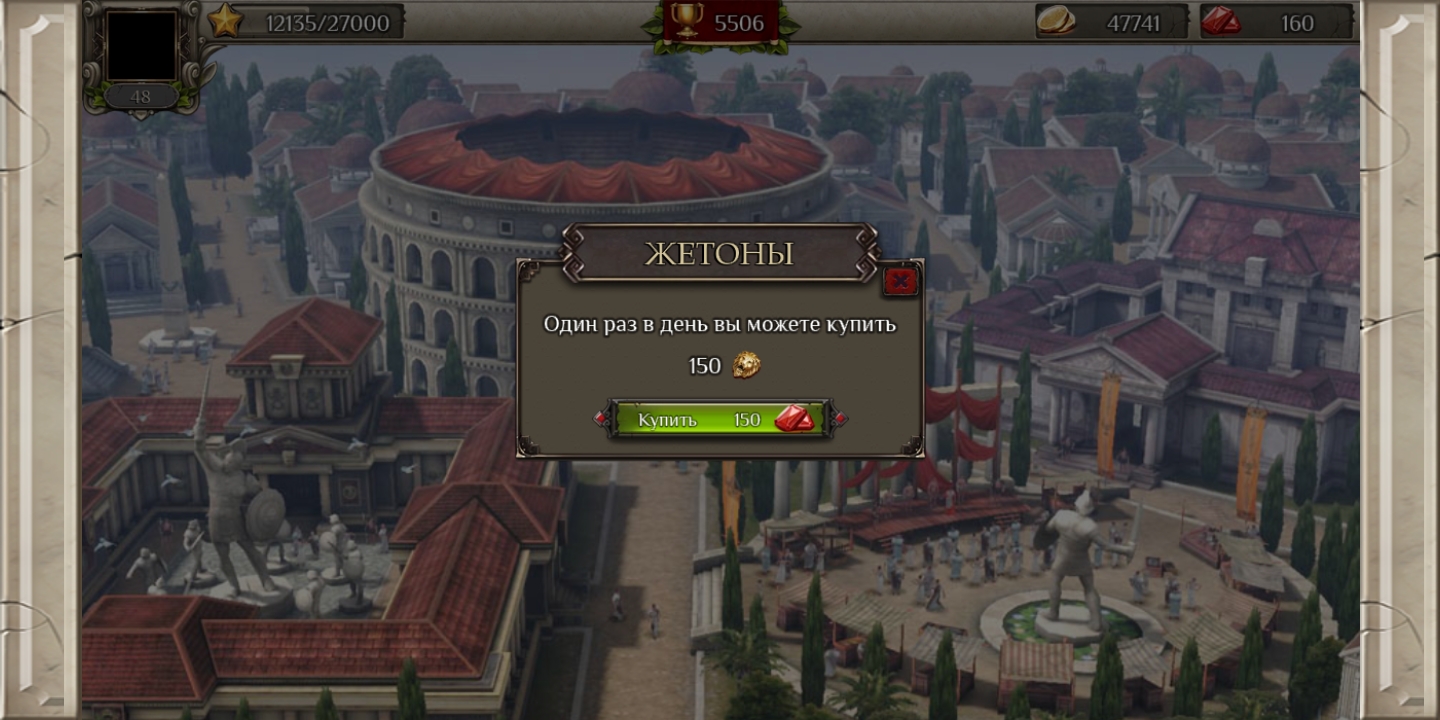Open the player avatar portrait
This screenshot has width=1440, height=720.
click(x=142, y=45)
